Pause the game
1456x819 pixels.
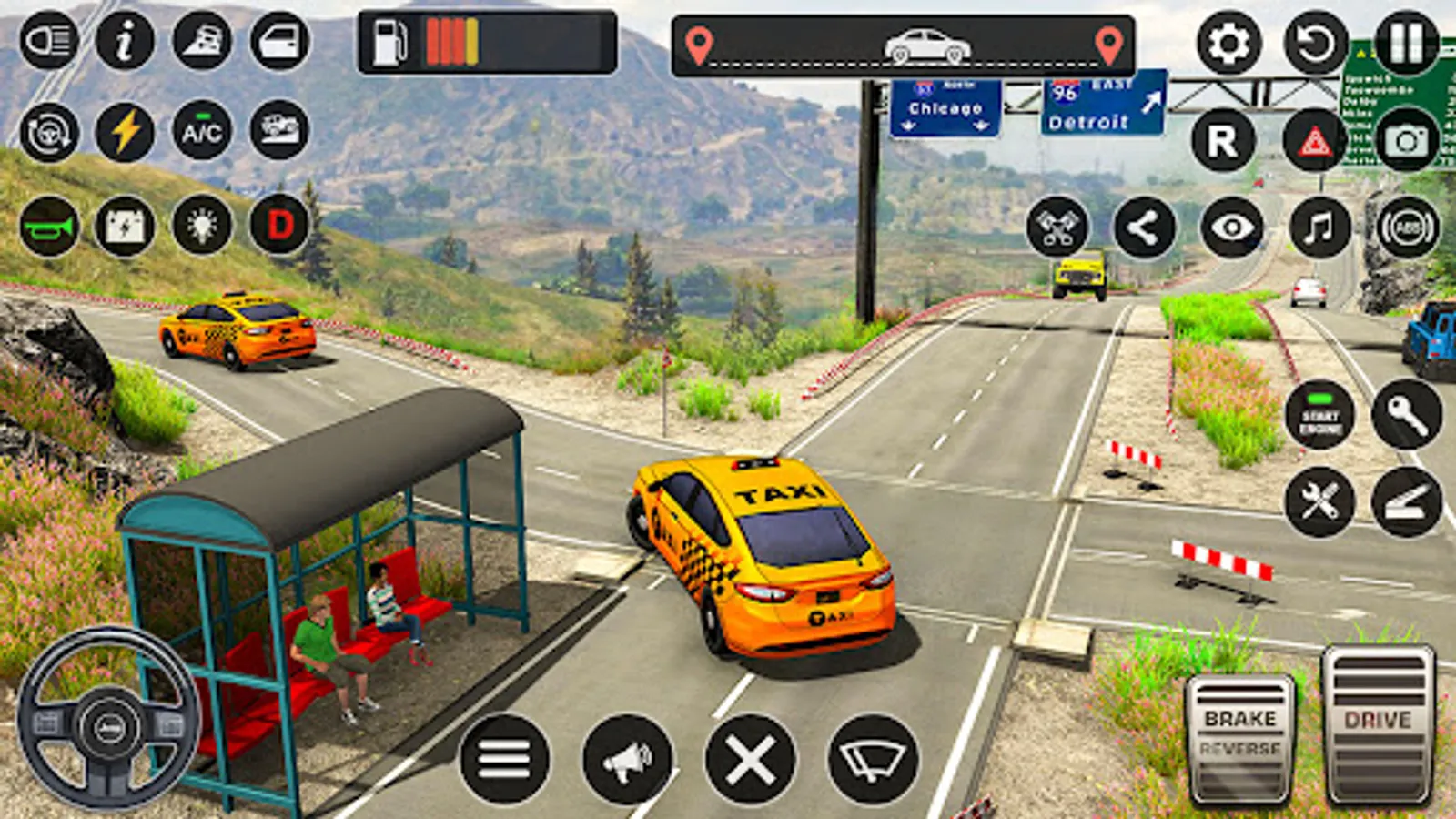coord(1406,43)
